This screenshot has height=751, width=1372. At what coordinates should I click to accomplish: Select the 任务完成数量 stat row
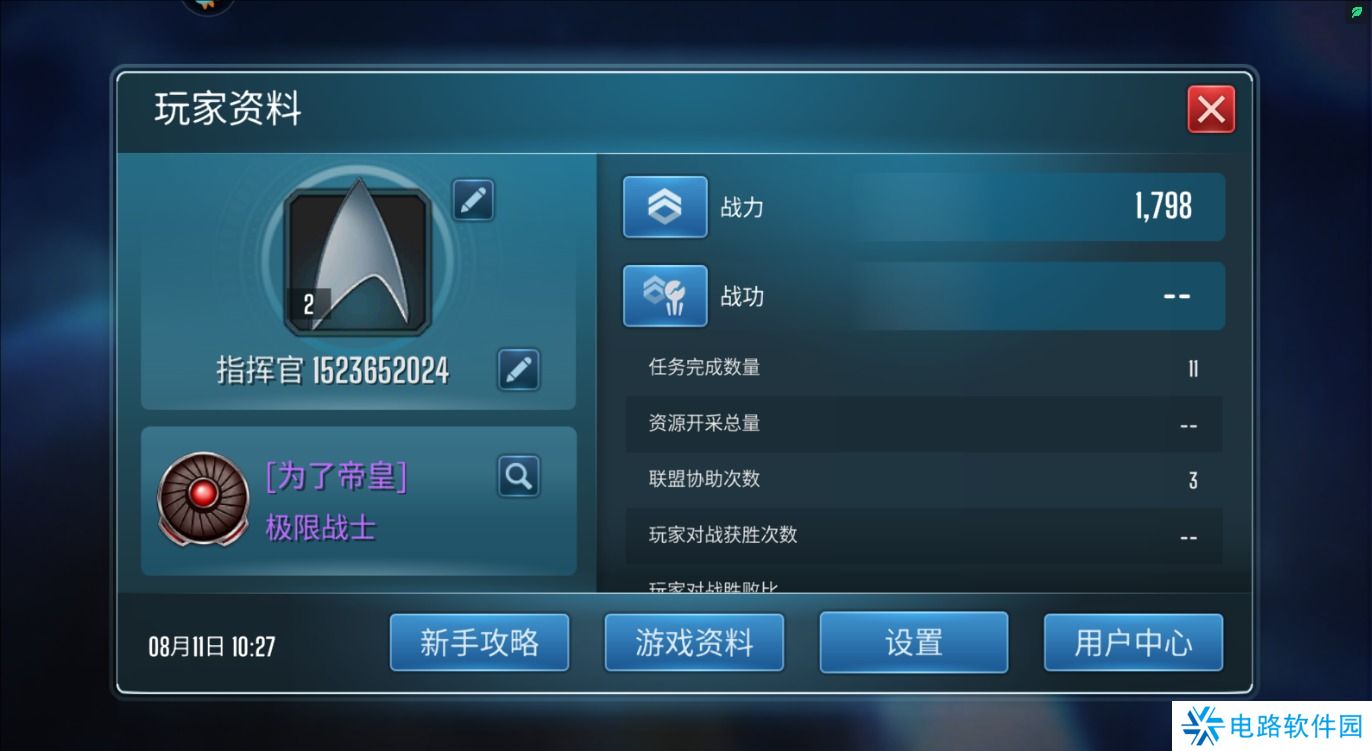coord(920,368)
